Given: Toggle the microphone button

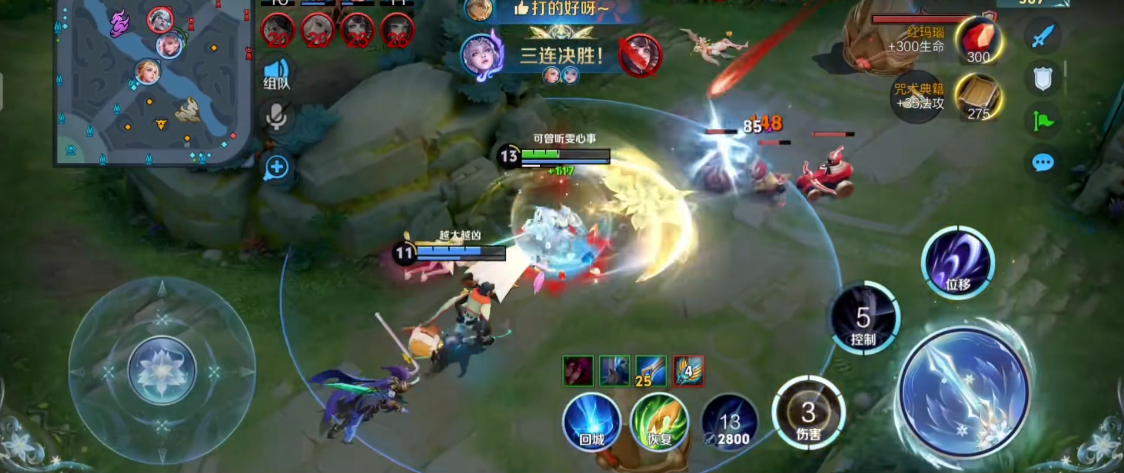Looking at the screenshot, I should [x=276, y=119].
